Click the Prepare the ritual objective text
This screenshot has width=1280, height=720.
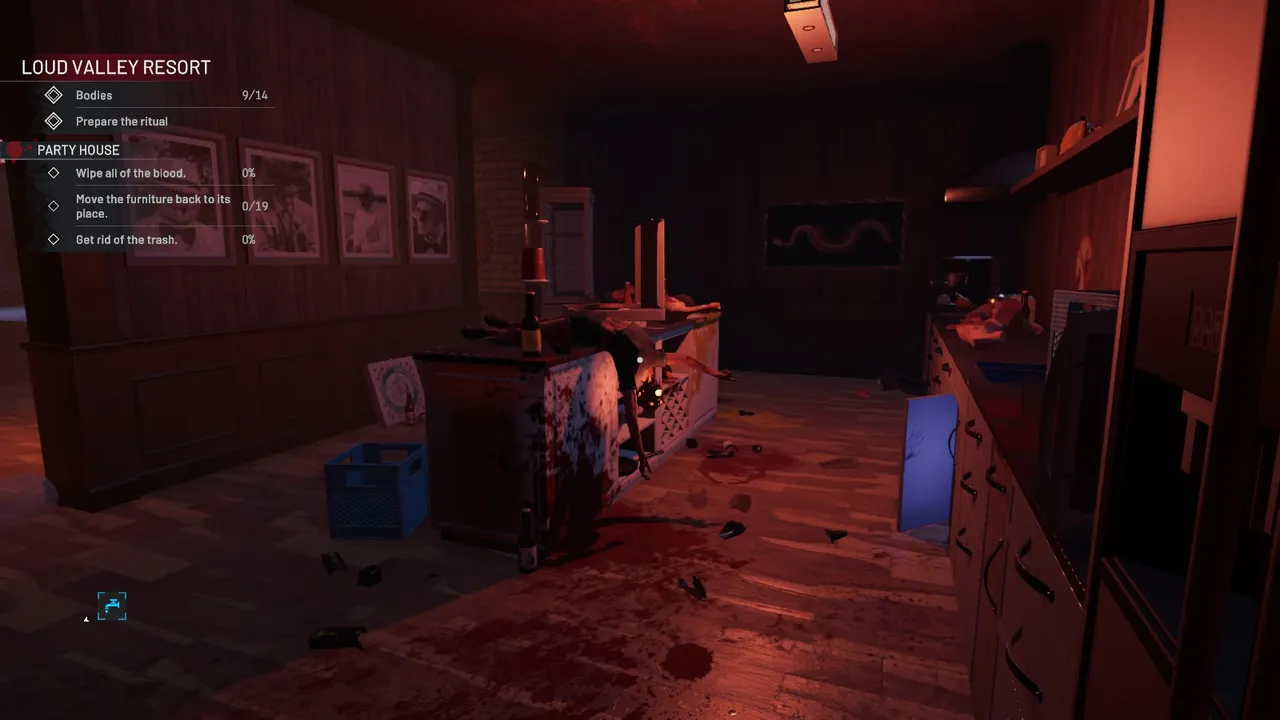coord(121,121)
